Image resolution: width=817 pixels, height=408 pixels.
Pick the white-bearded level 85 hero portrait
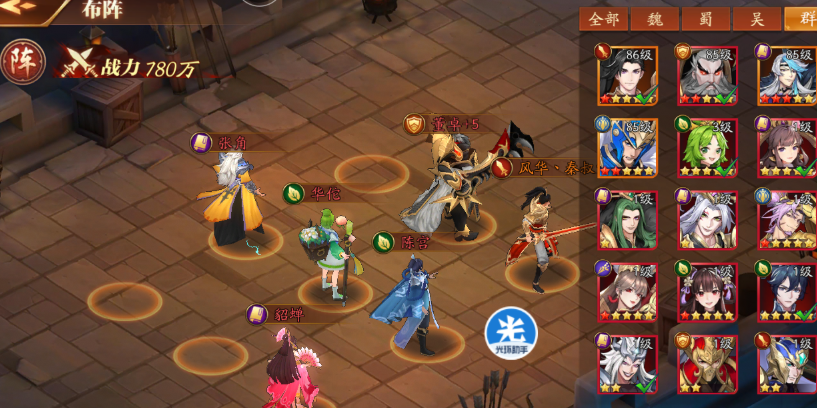[x=707, y=75]
